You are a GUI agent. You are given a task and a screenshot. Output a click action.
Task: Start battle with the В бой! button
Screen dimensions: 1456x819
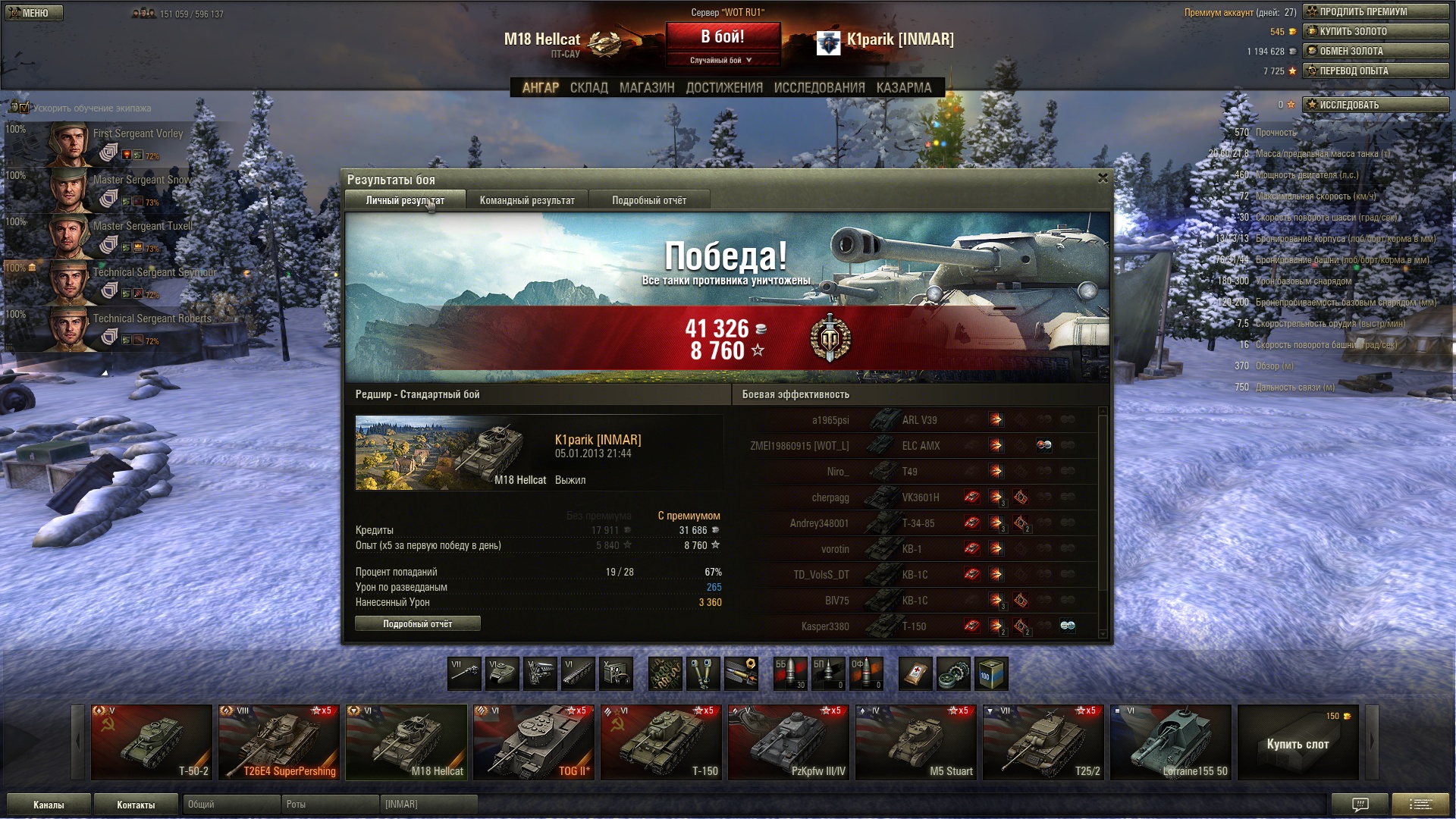click(722, 37)
